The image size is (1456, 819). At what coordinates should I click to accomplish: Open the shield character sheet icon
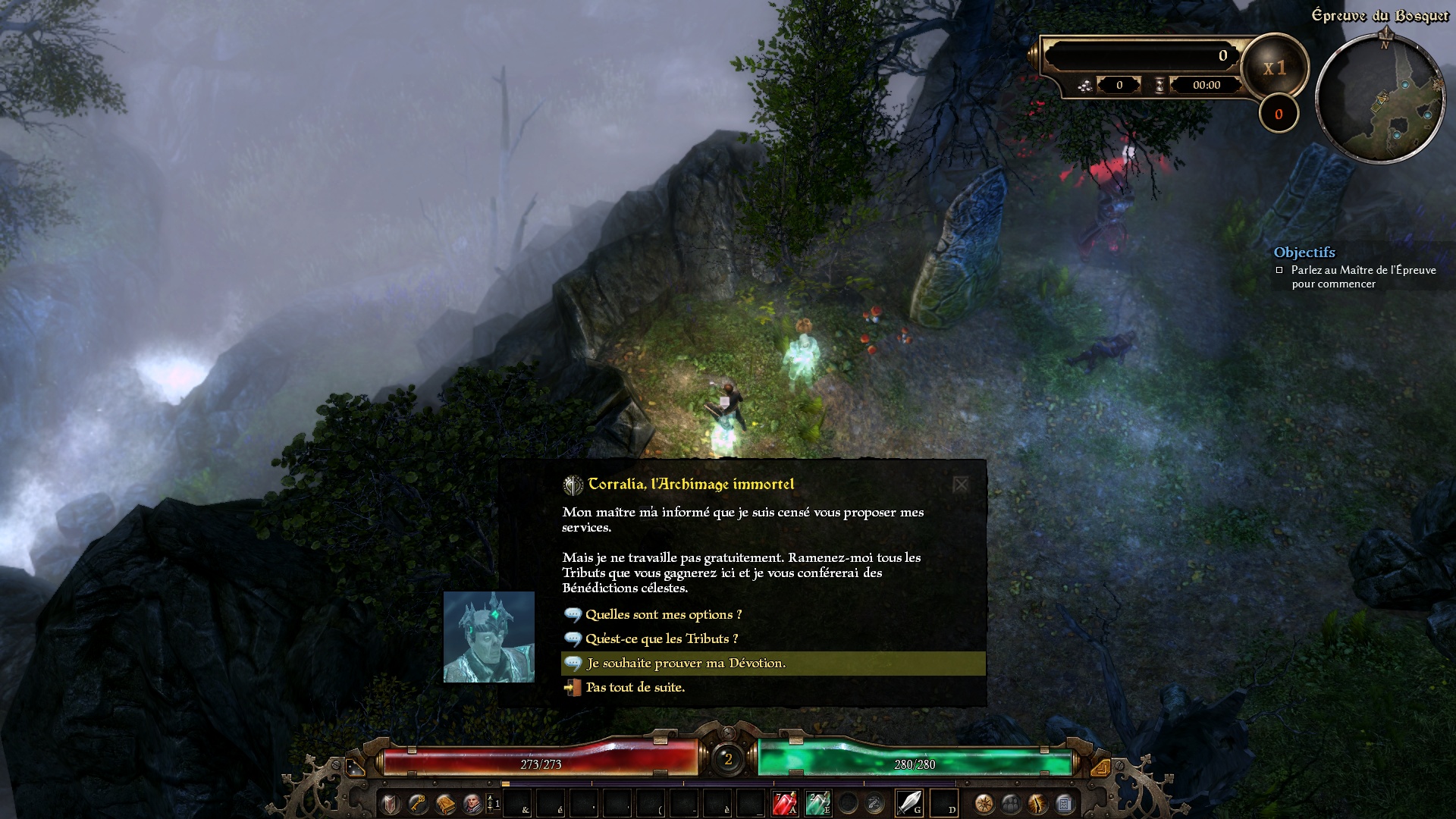point(391,803)
